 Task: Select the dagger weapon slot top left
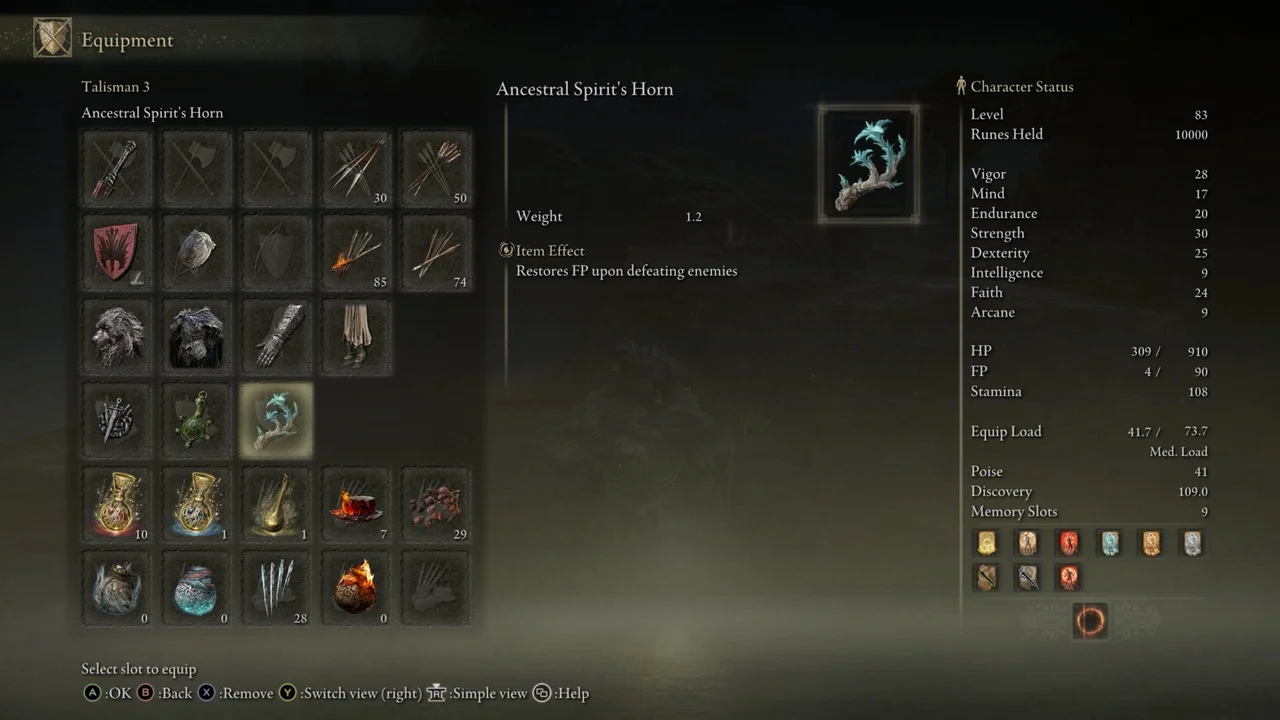[115, 168]
